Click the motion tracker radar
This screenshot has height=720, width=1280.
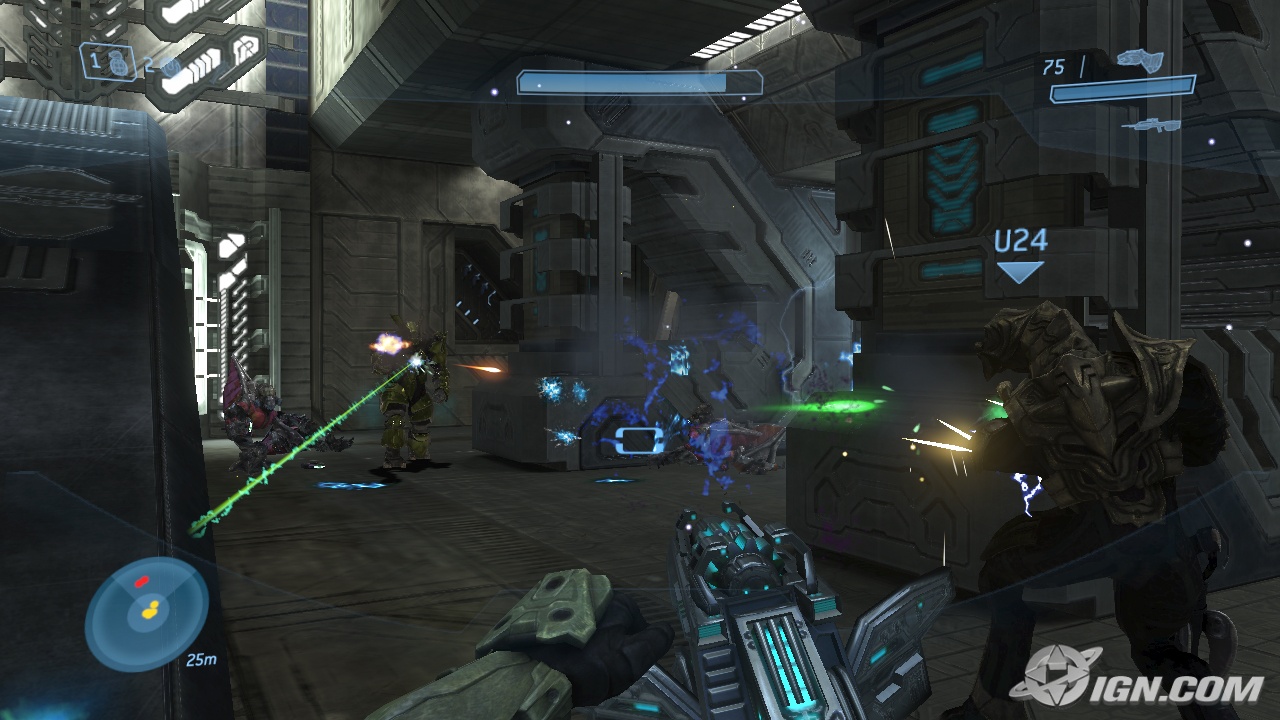146,613
